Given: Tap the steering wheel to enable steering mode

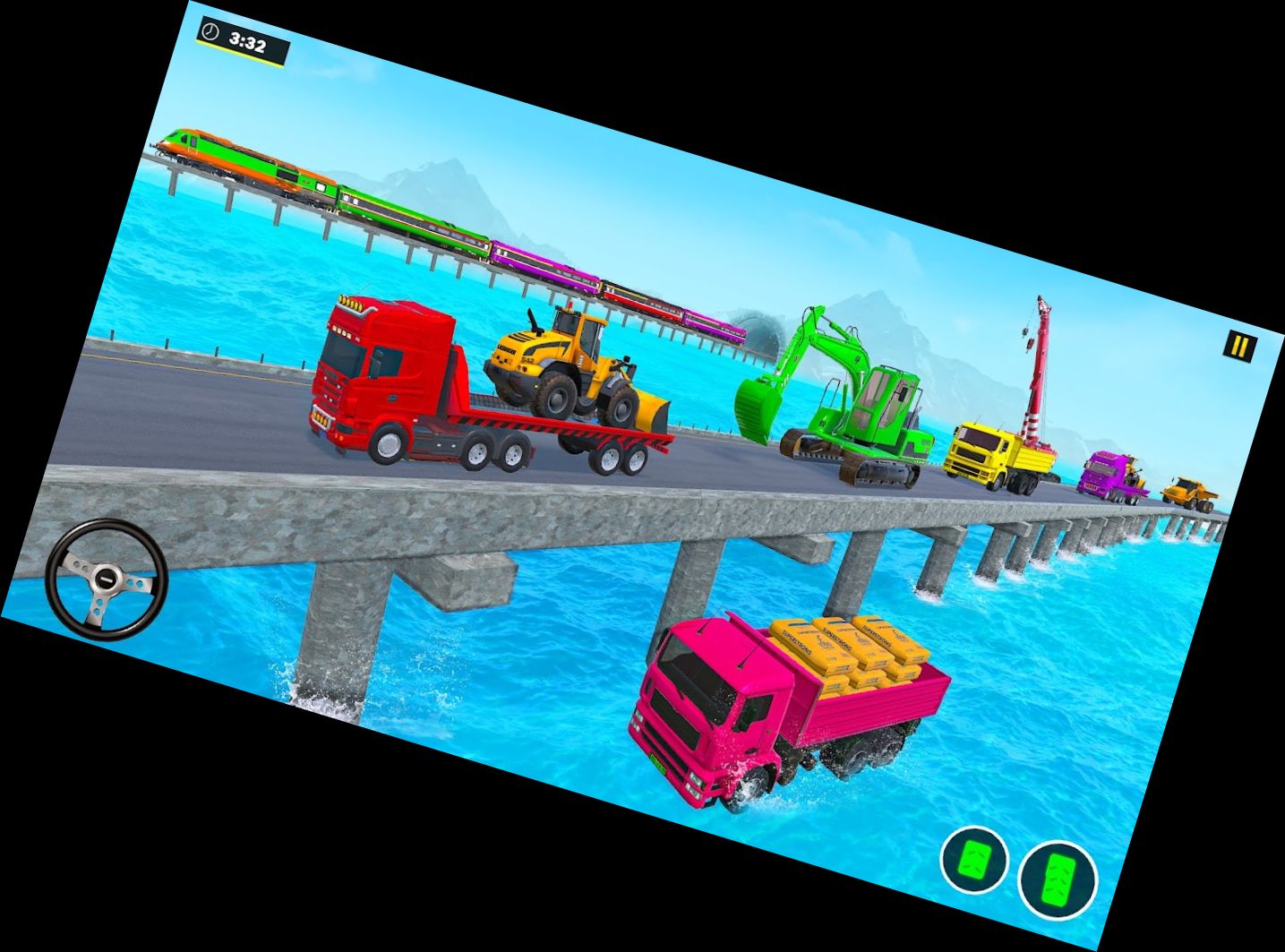Looking at the screenshot, I should pyautogui.click(x=107, y=579).
